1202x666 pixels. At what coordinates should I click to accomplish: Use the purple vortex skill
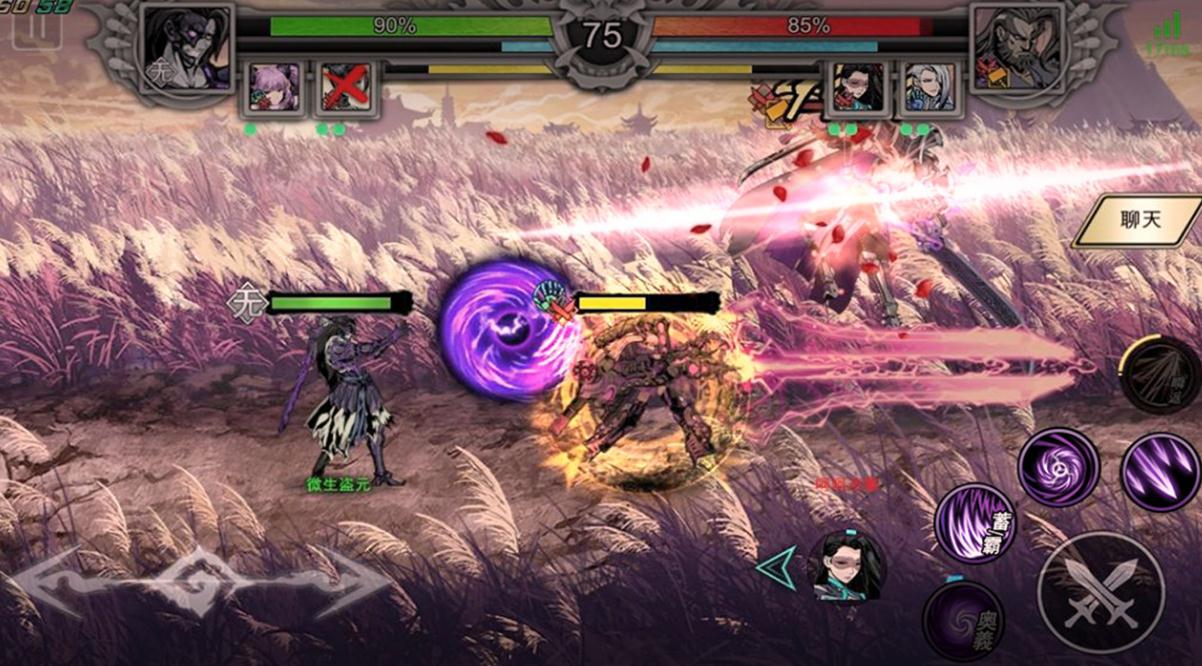(1058, 467)
